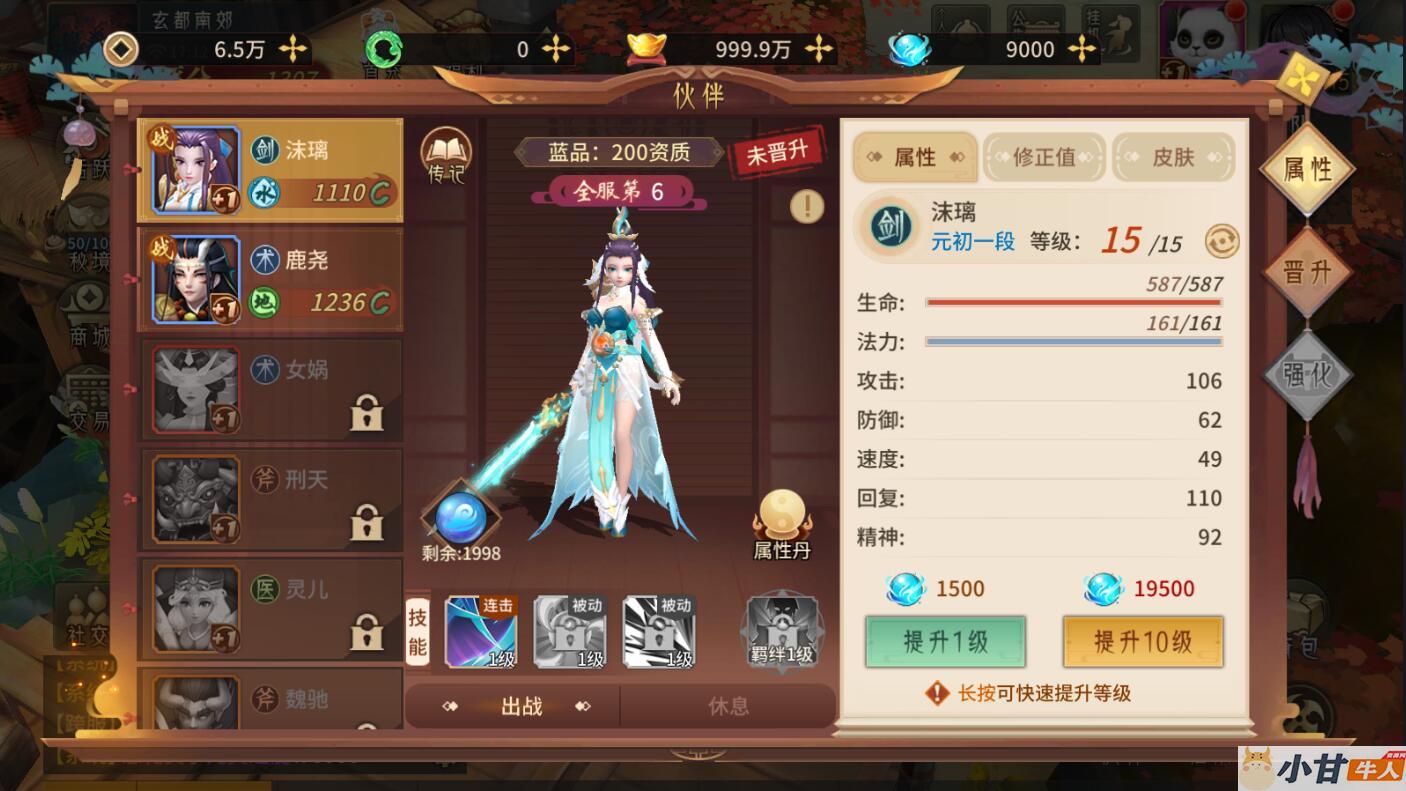
Task: Open the 羁绊1级 bond skill icon
Action: [x=783, y=631]
